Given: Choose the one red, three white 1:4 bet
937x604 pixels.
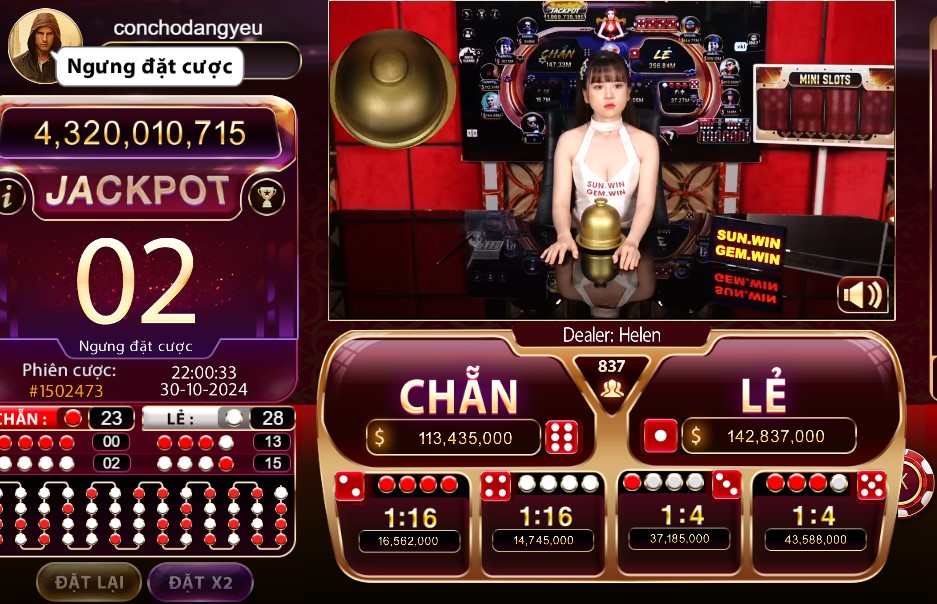Looking at the screenshot, I should [x=680, y=516].
